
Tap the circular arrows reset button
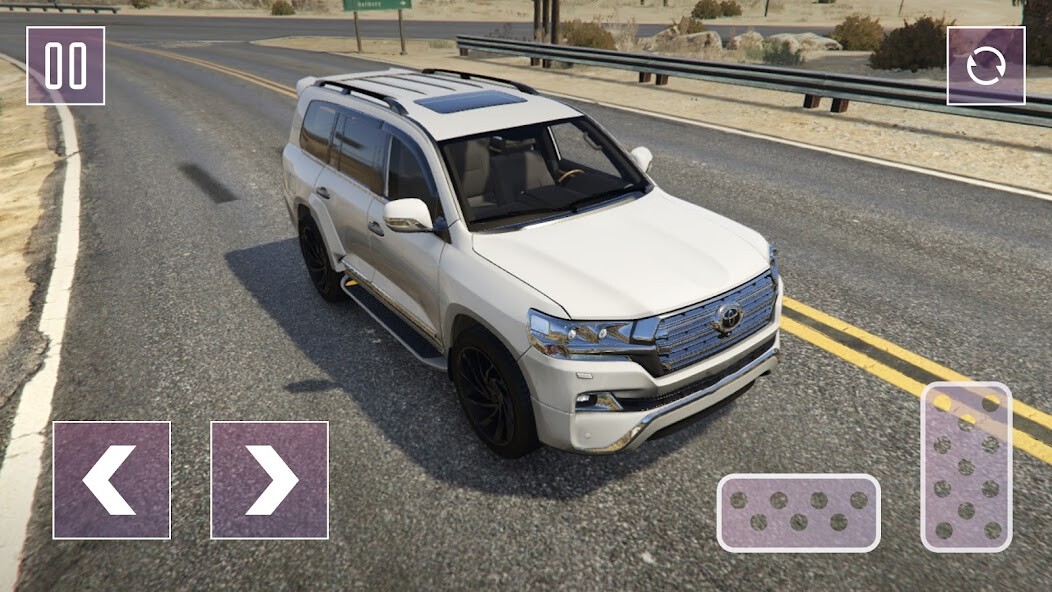(x=986, y=66)
